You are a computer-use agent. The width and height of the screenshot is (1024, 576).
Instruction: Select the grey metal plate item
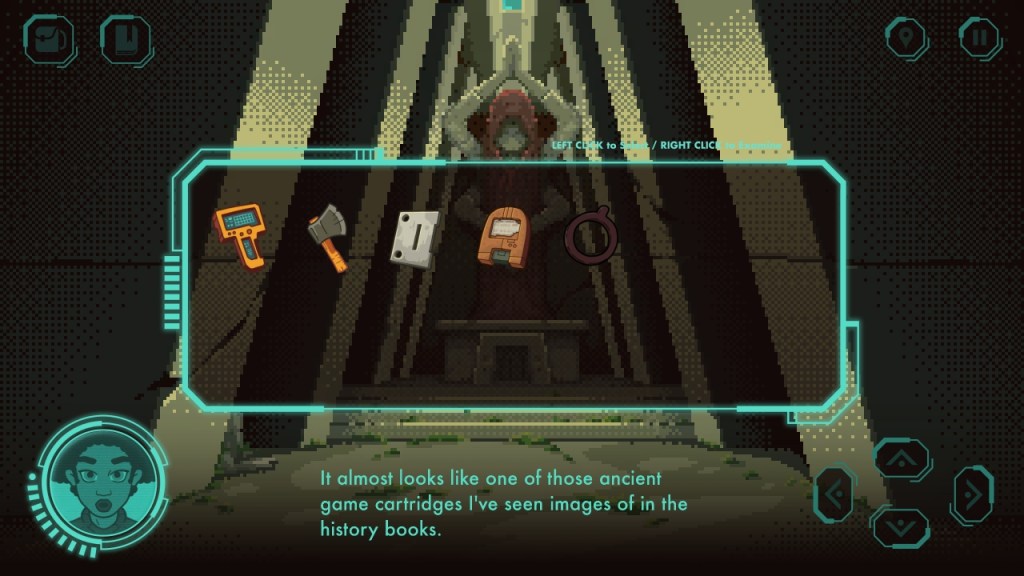tap(415, 238)
